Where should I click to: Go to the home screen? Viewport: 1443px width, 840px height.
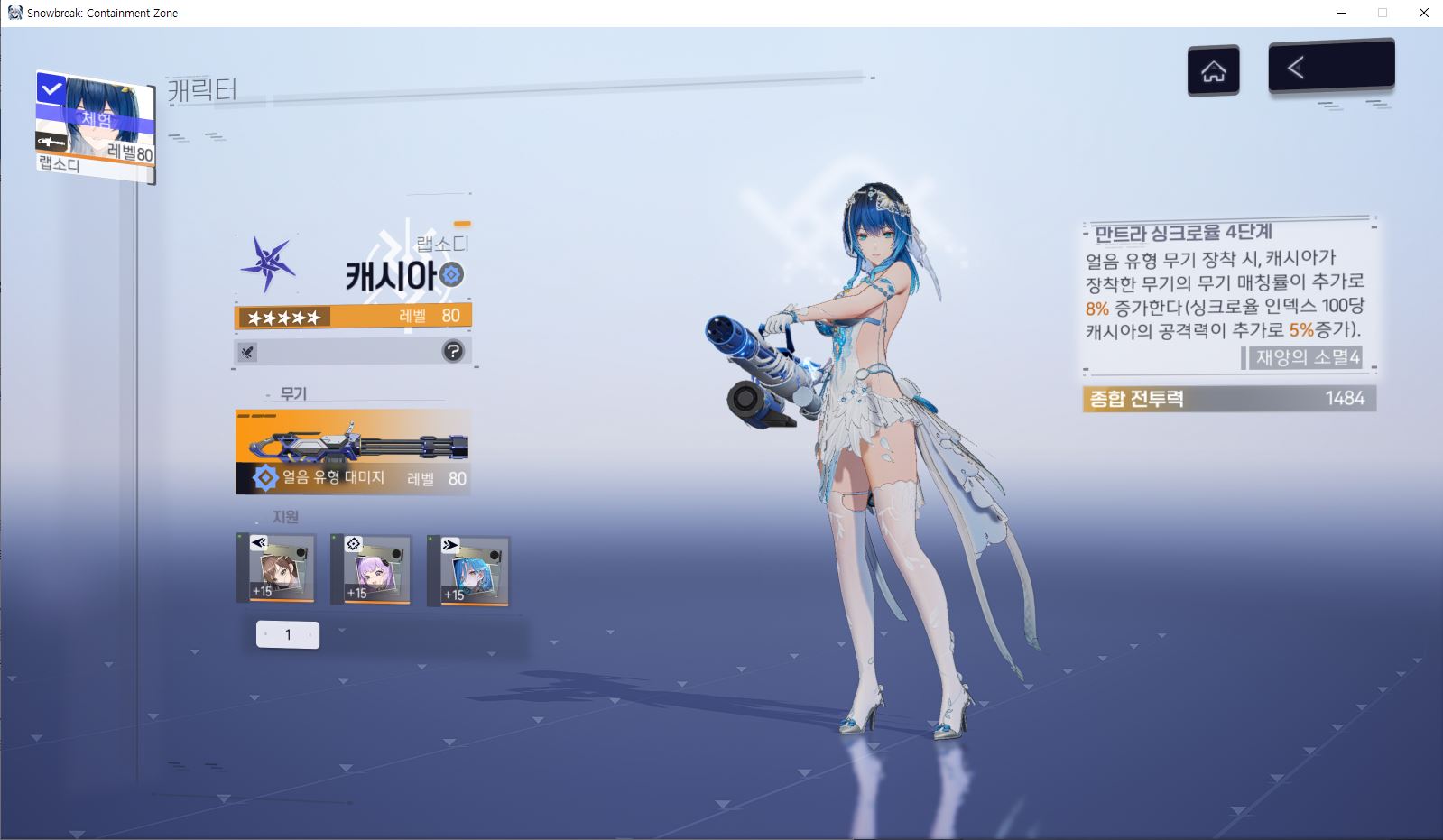(1213, 70)
